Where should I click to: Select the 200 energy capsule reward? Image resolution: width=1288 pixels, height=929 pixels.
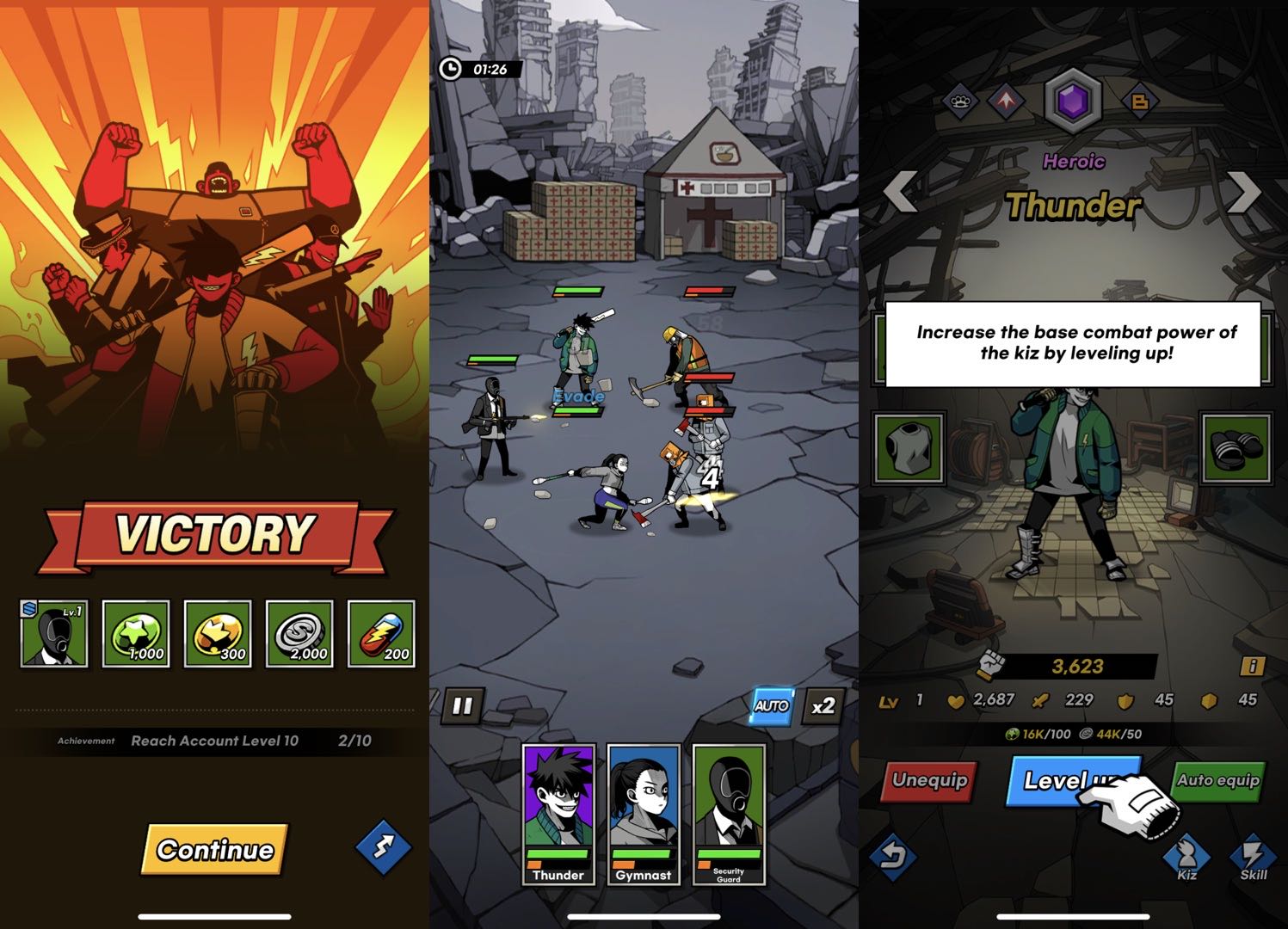click(381, 634)
